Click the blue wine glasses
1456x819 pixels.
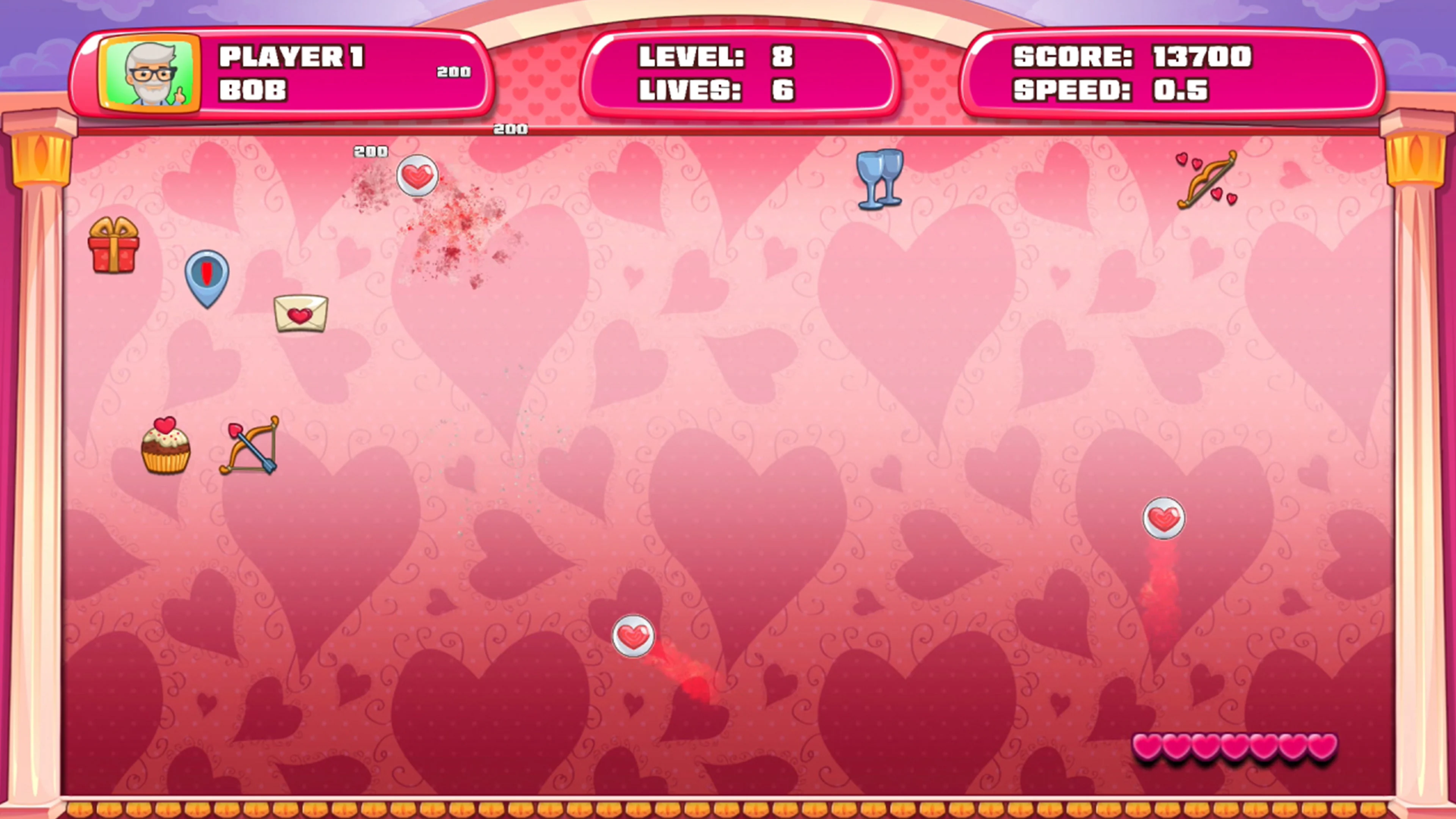point(880,178)
